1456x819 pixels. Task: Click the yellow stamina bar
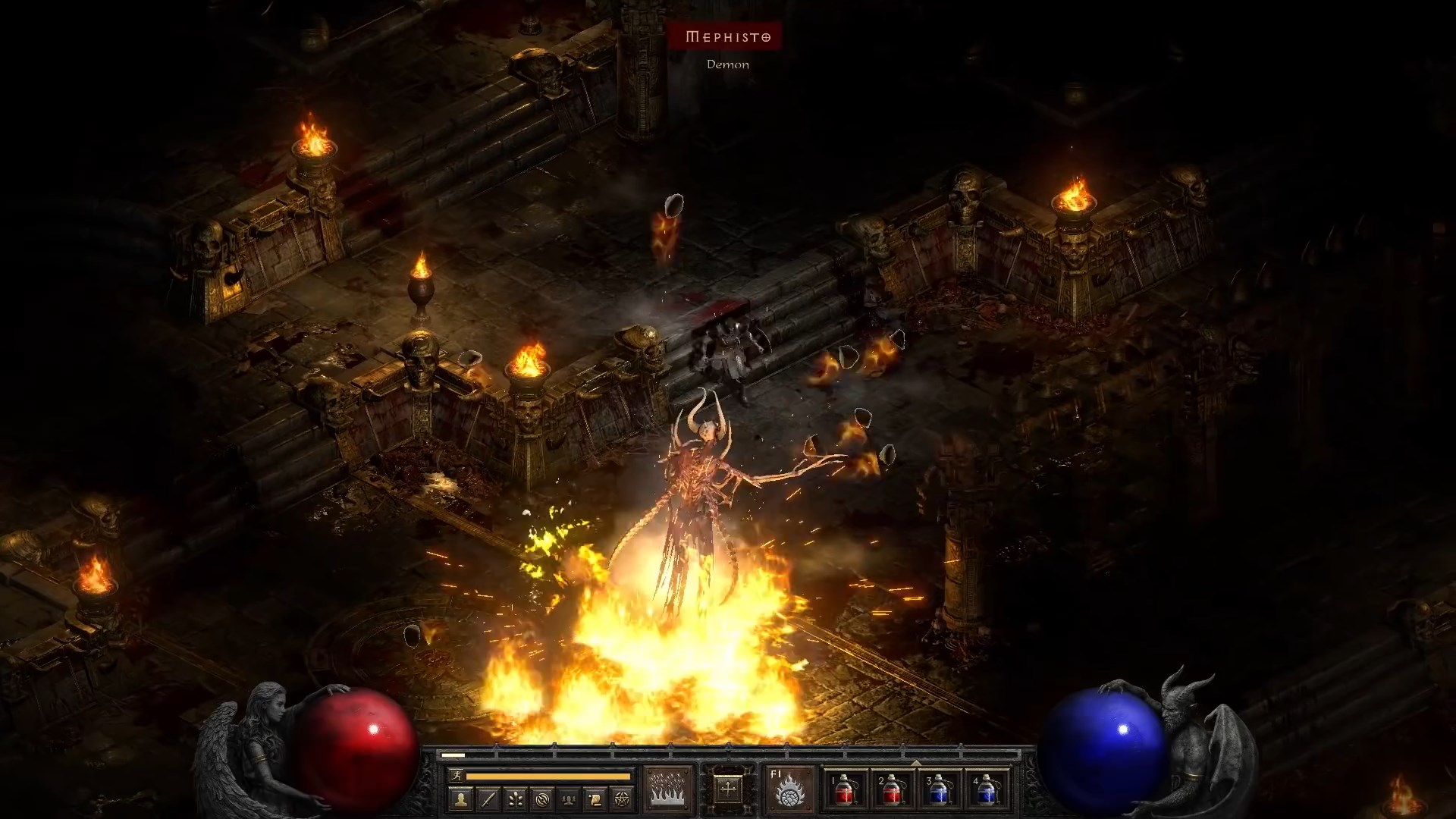546,775
